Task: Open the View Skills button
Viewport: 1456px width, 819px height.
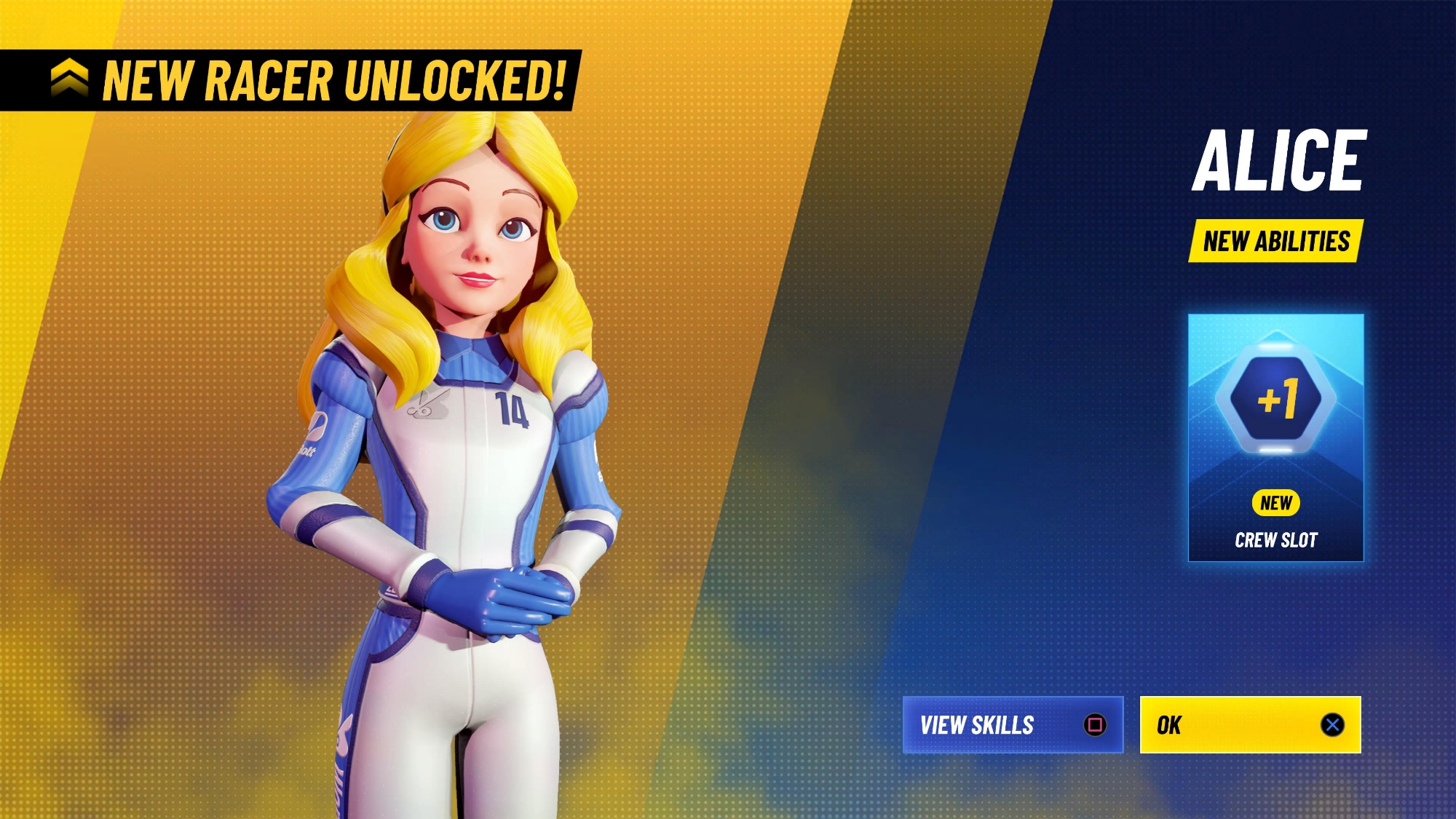Action: pyautogui.click(x=1012, y=725)
